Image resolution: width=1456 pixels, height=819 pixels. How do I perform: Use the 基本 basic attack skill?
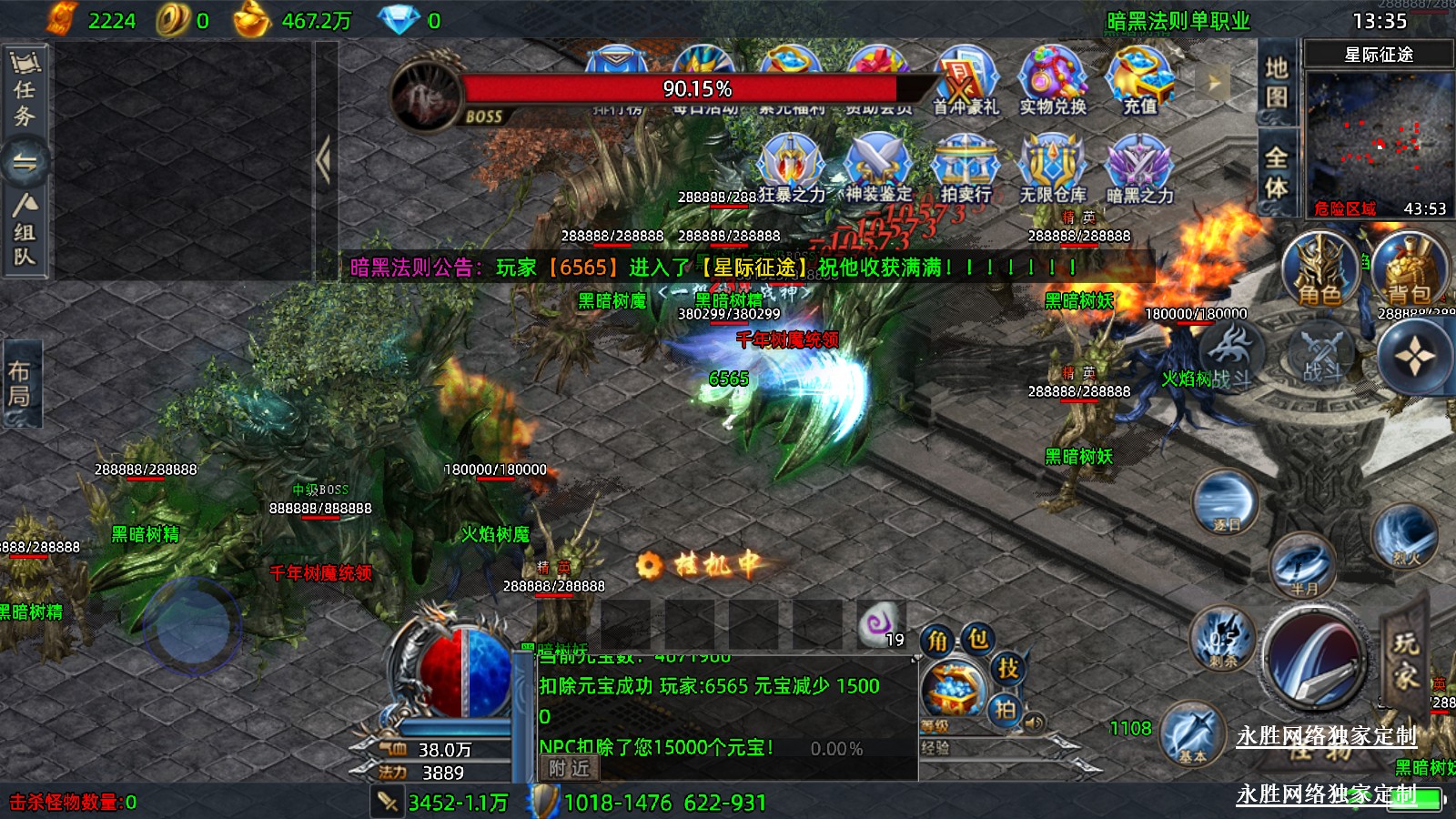click(1192, 734)
